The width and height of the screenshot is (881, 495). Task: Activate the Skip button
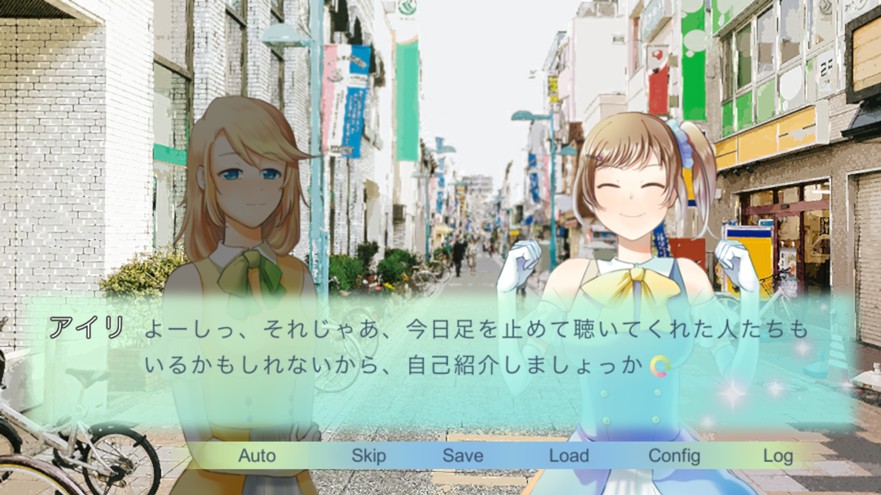368,456
